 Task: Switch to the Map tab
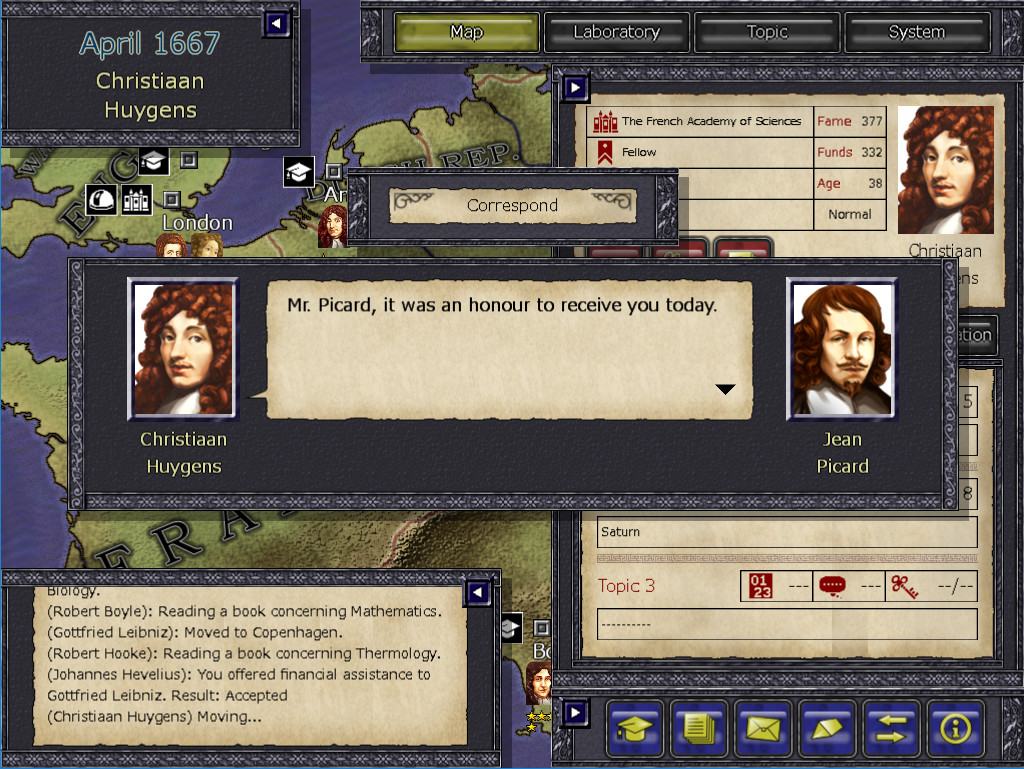pos(467,32)
